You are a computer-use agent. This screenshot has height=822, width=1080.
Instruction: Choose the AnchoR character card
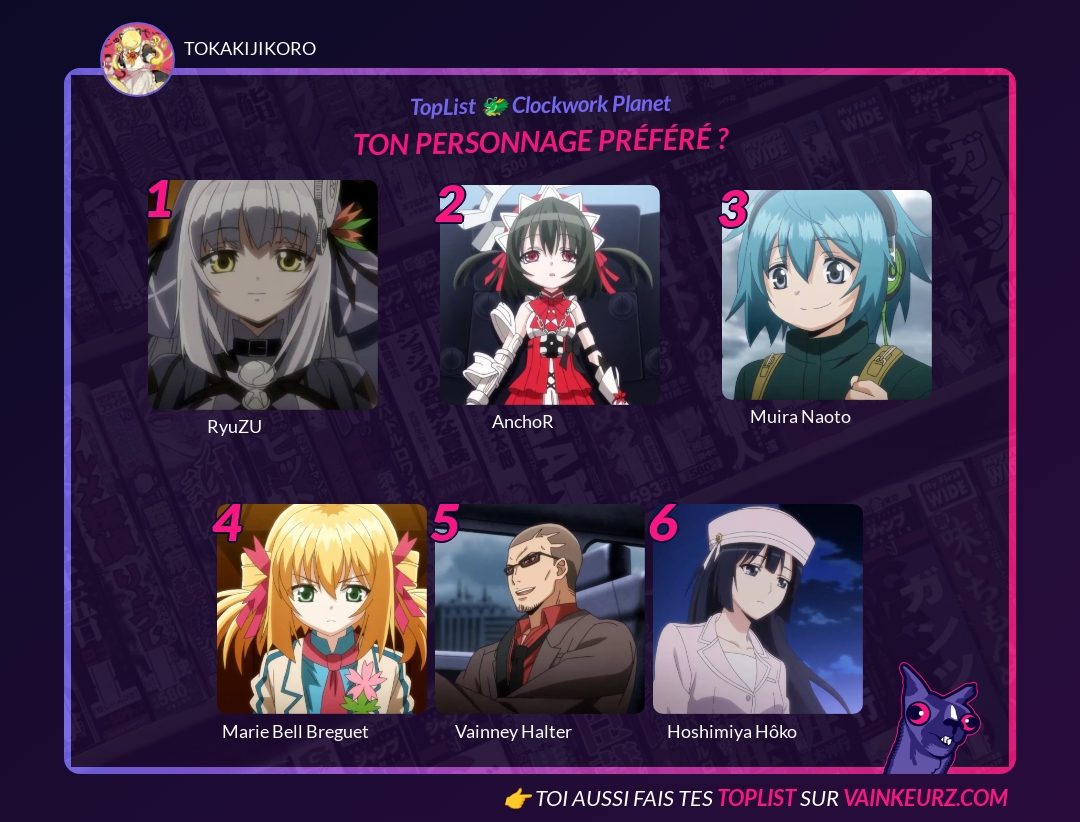tap(550, 295)
